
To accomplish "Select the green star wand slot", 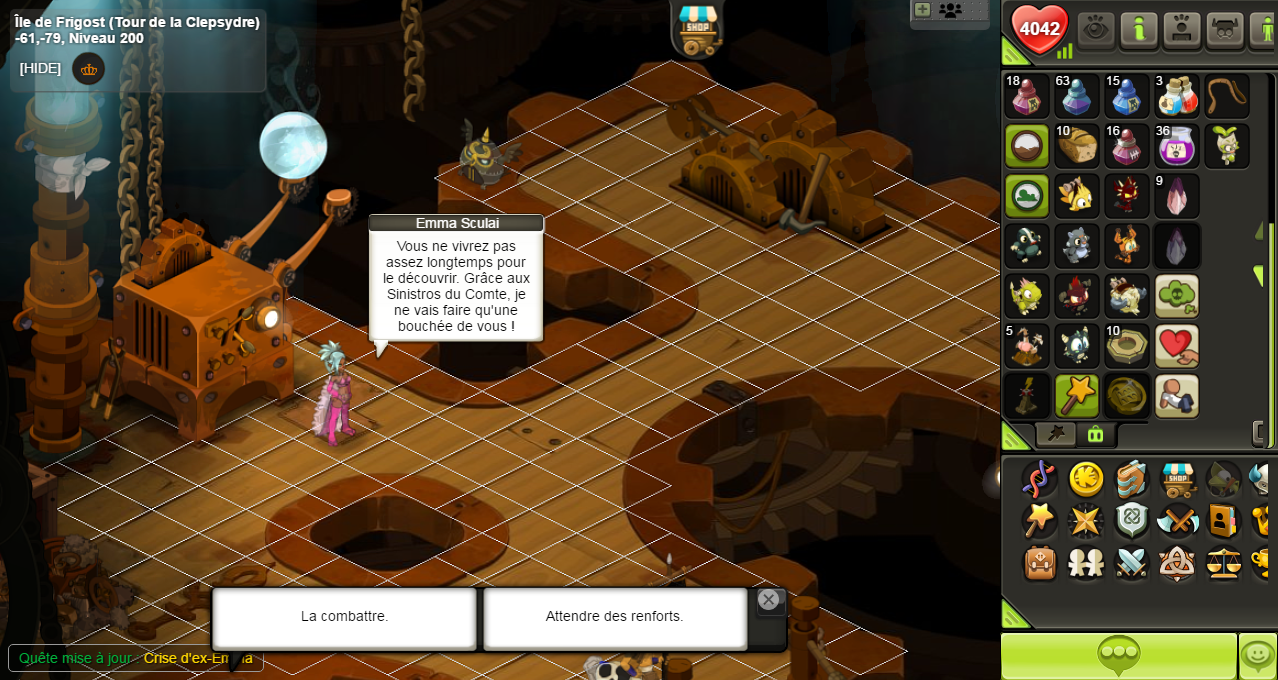I will pos(1077,396).
